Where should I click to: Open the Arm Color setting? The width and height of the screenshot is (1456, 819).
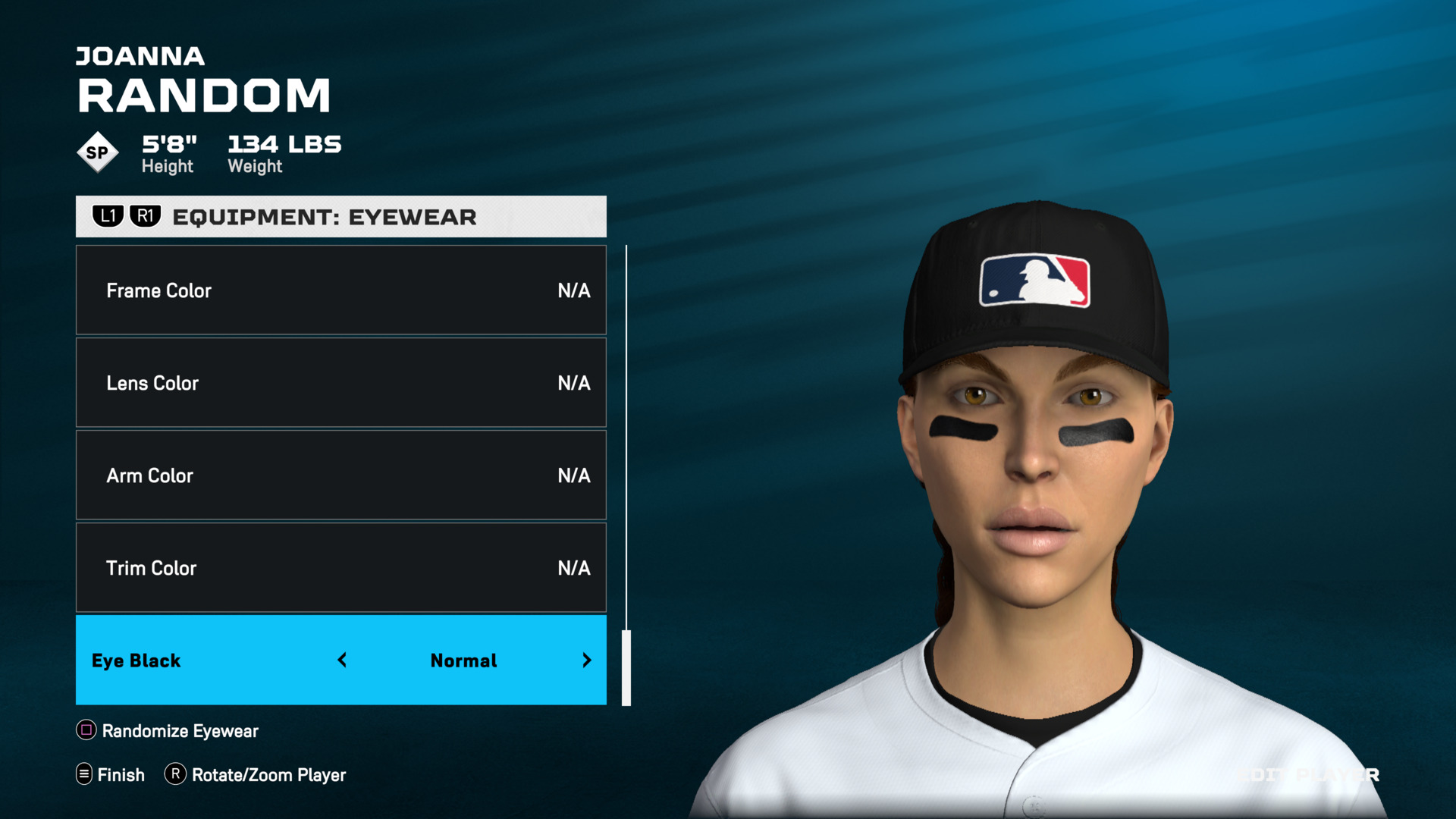click(340, 475)
